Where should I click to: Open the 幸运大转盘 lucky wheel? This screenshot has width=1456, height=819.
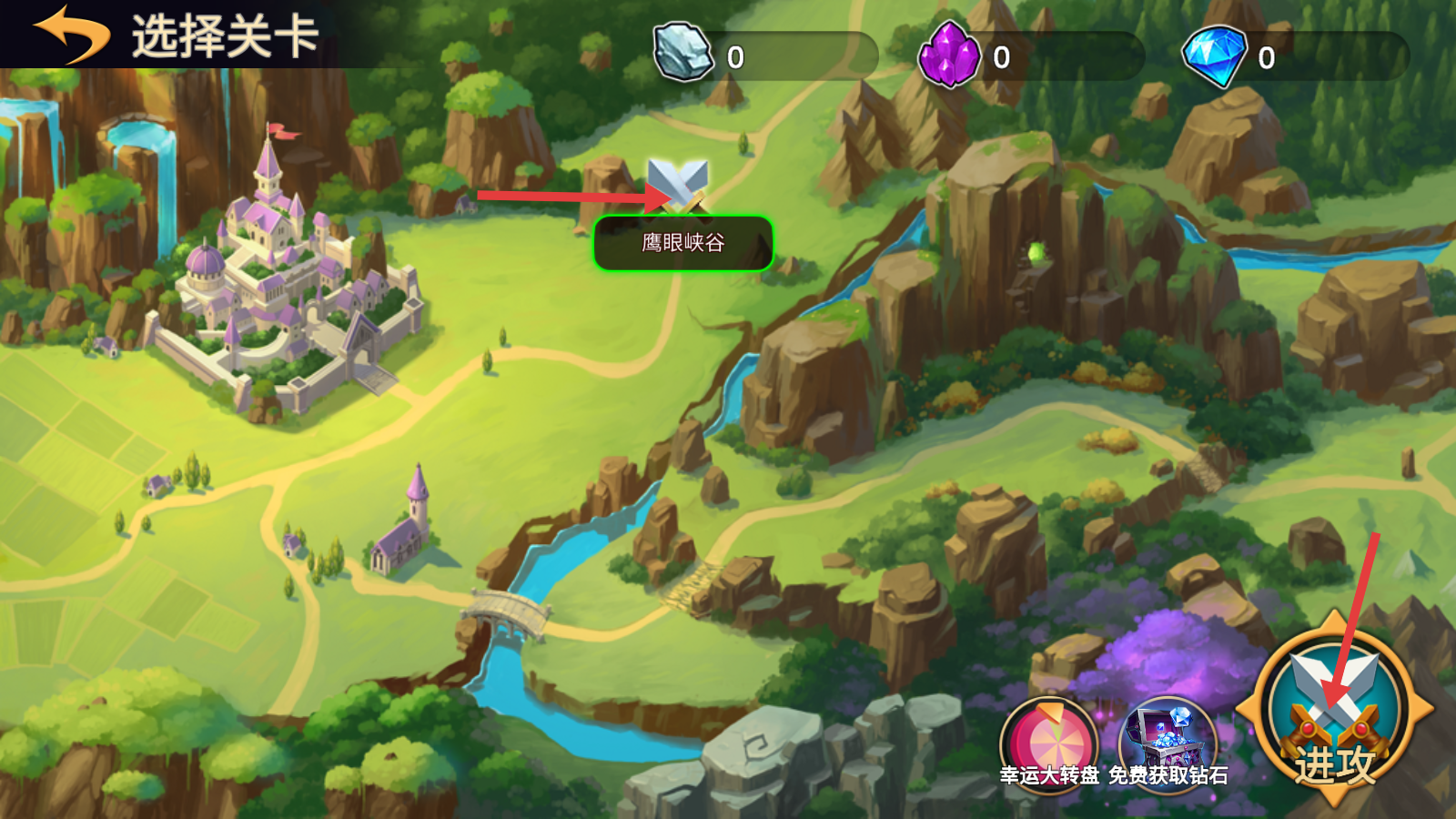(x=1049, y=742)
